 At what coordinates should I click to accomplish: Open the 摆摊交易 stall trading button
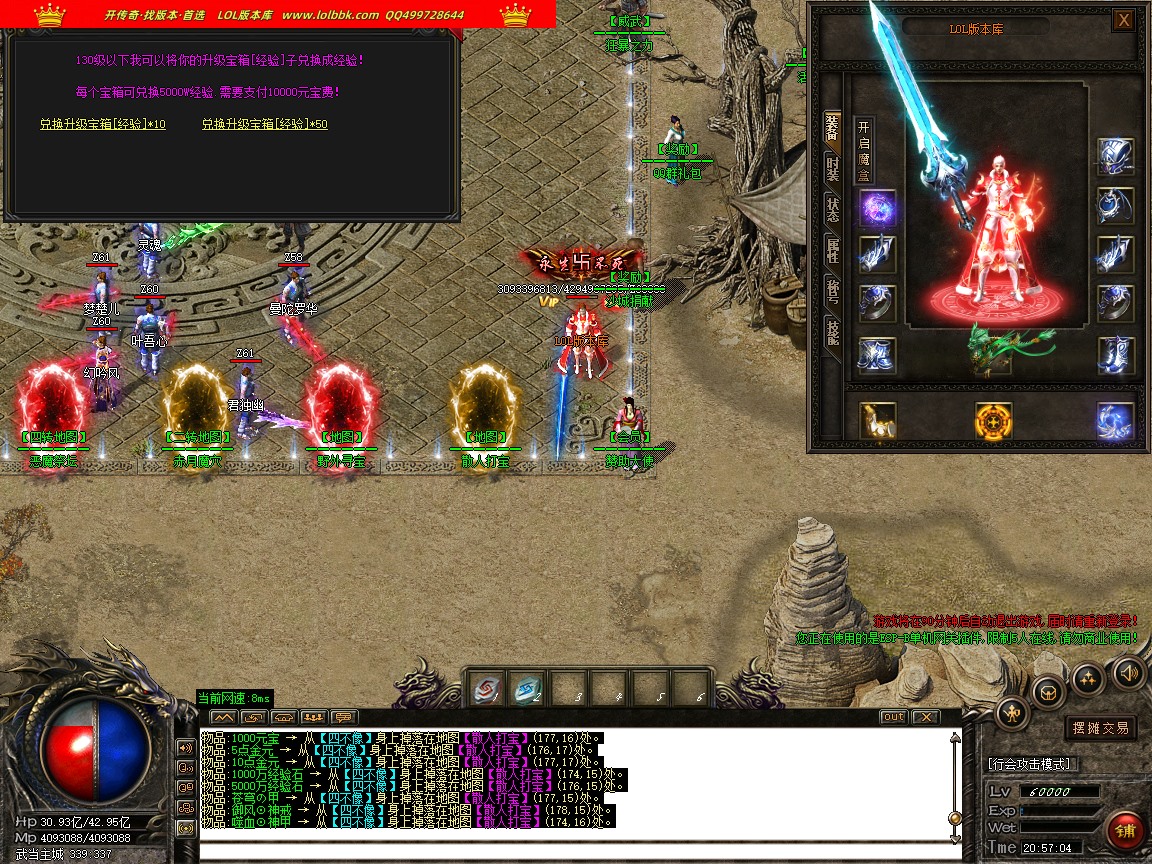click(x=1099, y=728)
